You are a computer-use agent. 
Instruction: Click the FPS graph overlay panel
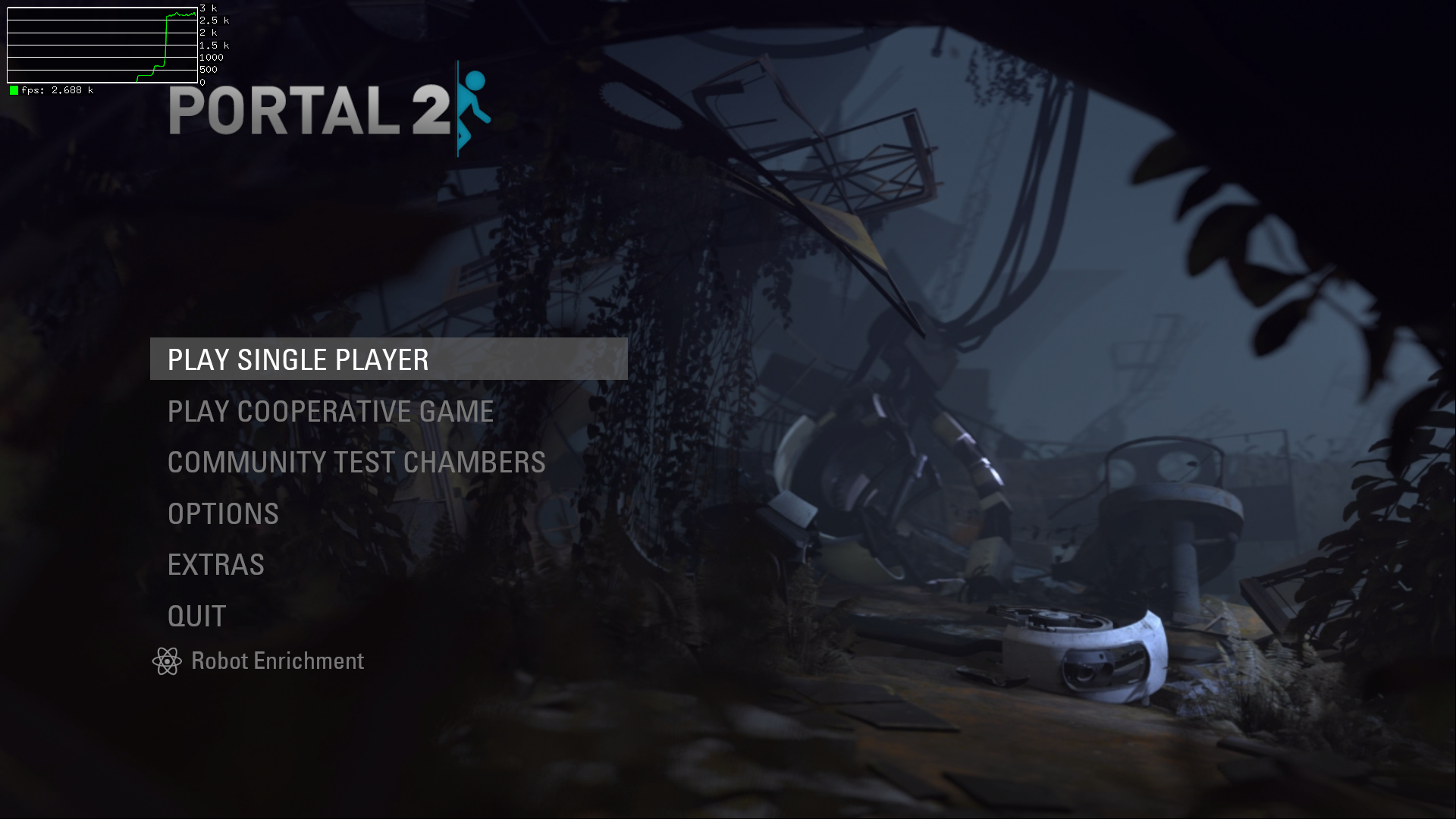pos(101,44)
